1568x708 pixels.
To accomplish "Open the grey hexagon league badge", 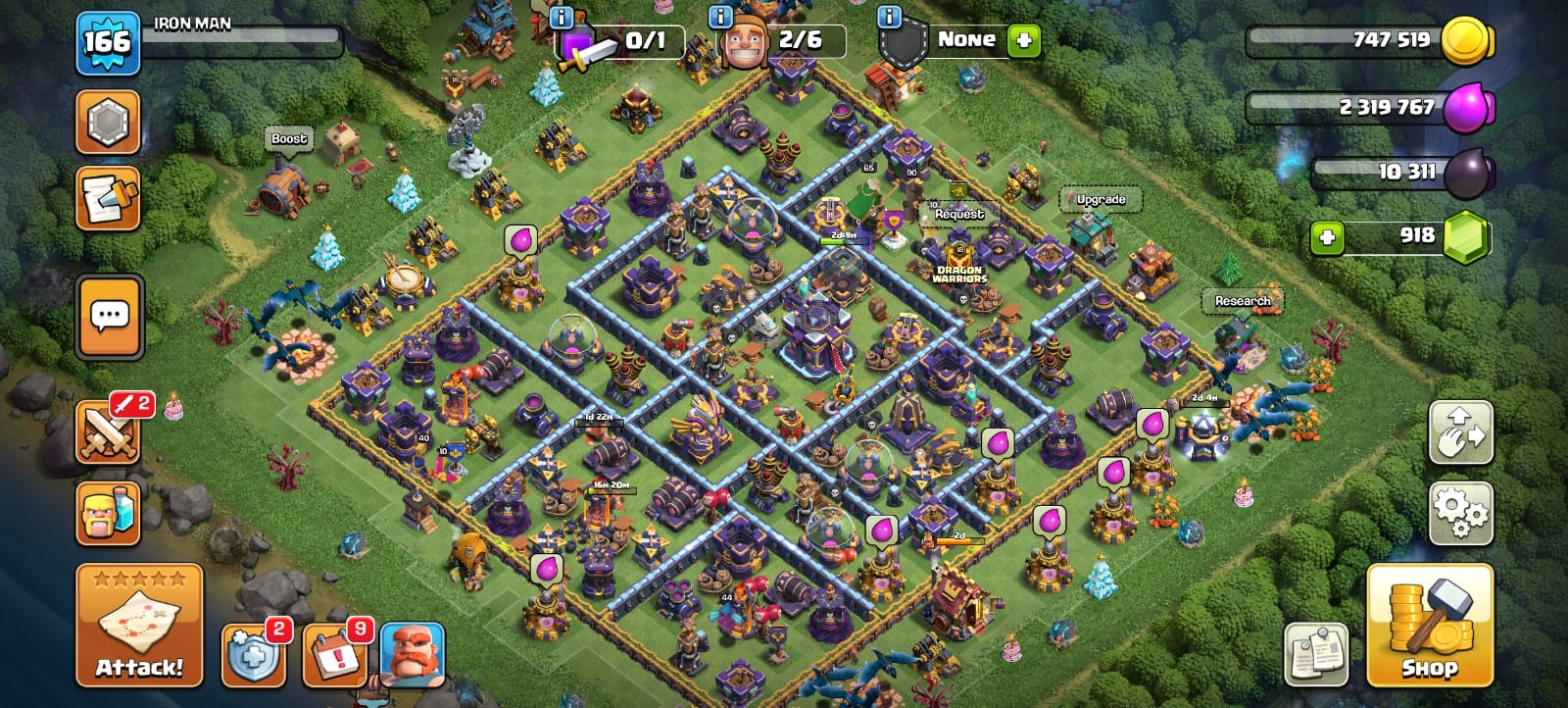I will coord(108,122).
